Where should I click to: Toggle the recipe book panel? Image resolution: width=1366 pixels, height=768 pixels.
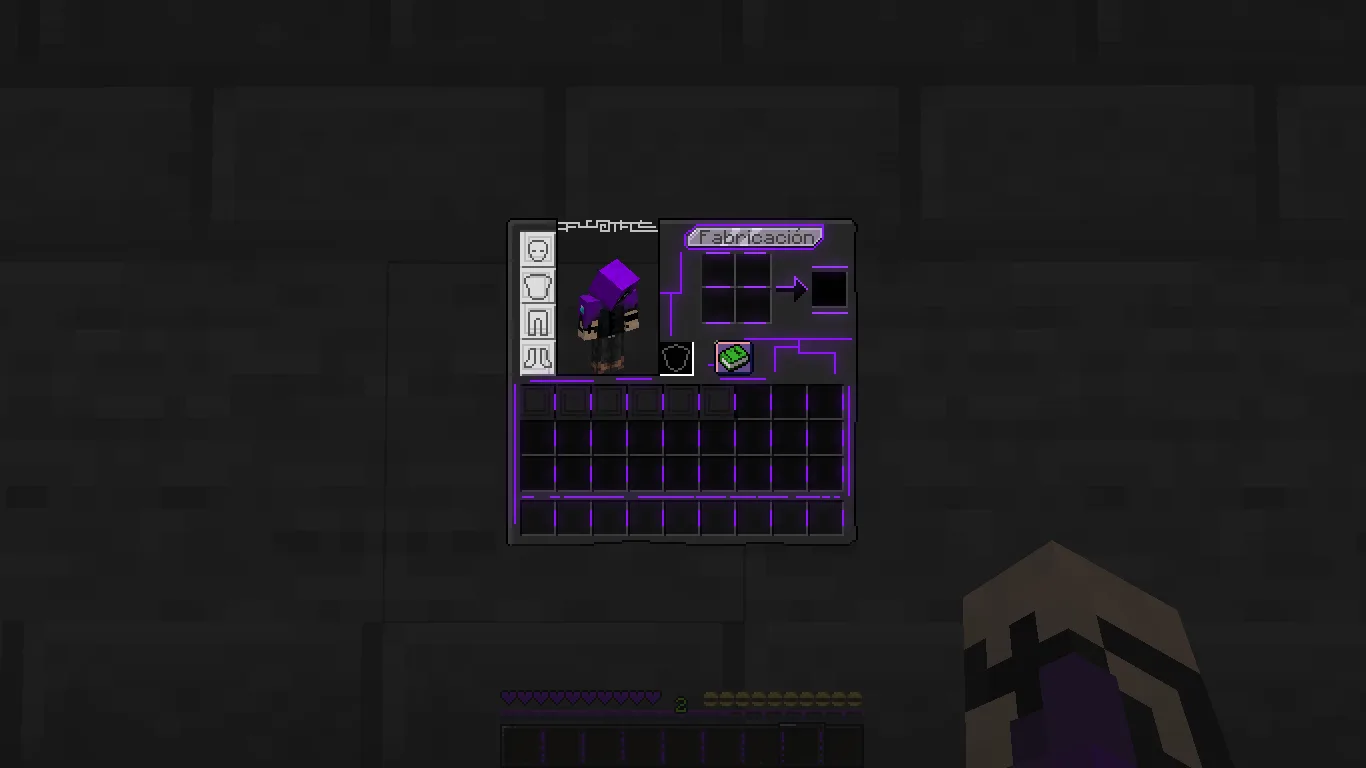coord(731,357)
